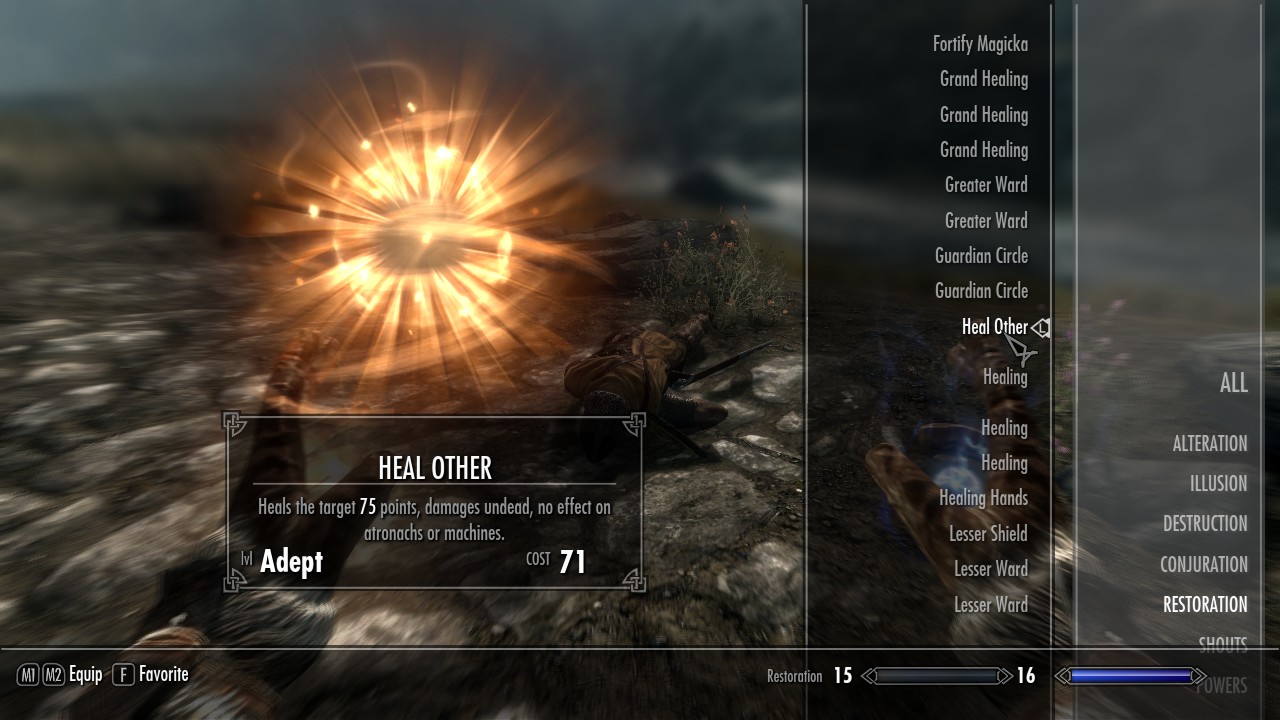1280x720 pixels.
Task: Select the Lesser Shield spell
Action: [x=988, y=534]
